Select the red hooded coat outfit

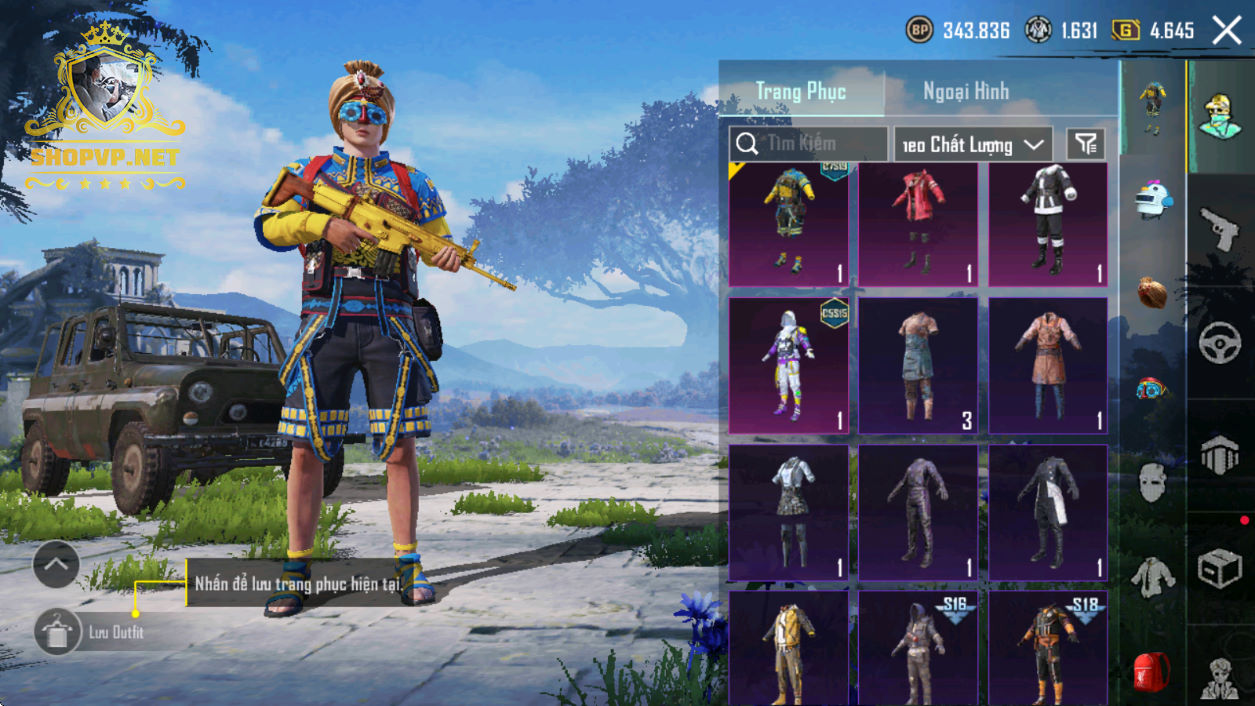click(x=918, y=224)
